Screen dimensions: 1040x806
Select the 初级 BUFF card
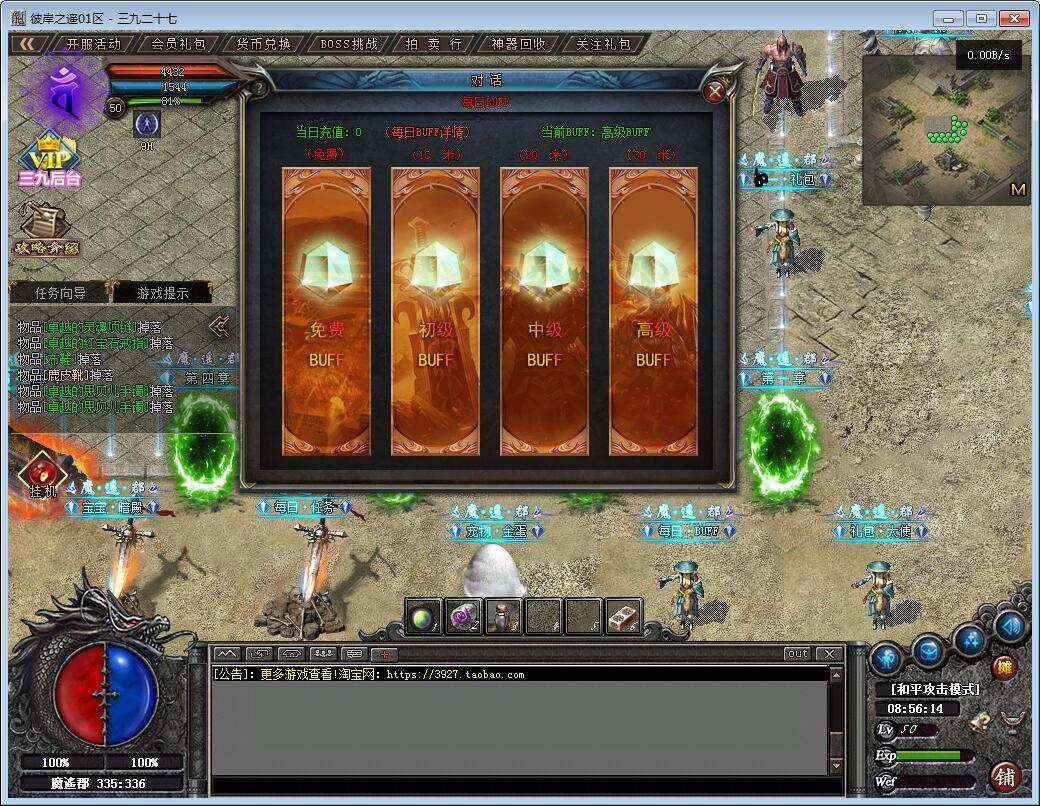[435, 311]
